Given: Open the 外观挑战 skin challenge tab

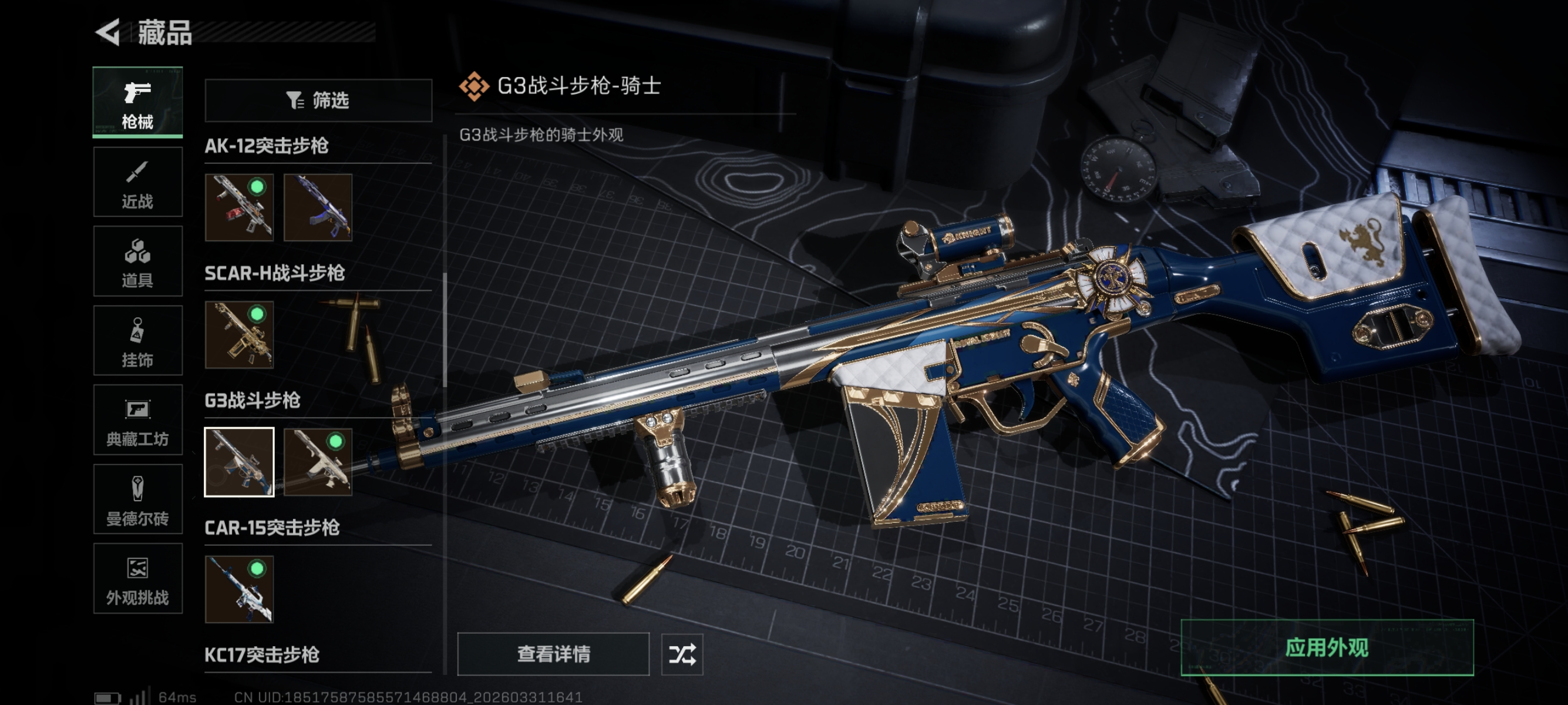Looking at the screenshot, I should click(x=137, y=578).
